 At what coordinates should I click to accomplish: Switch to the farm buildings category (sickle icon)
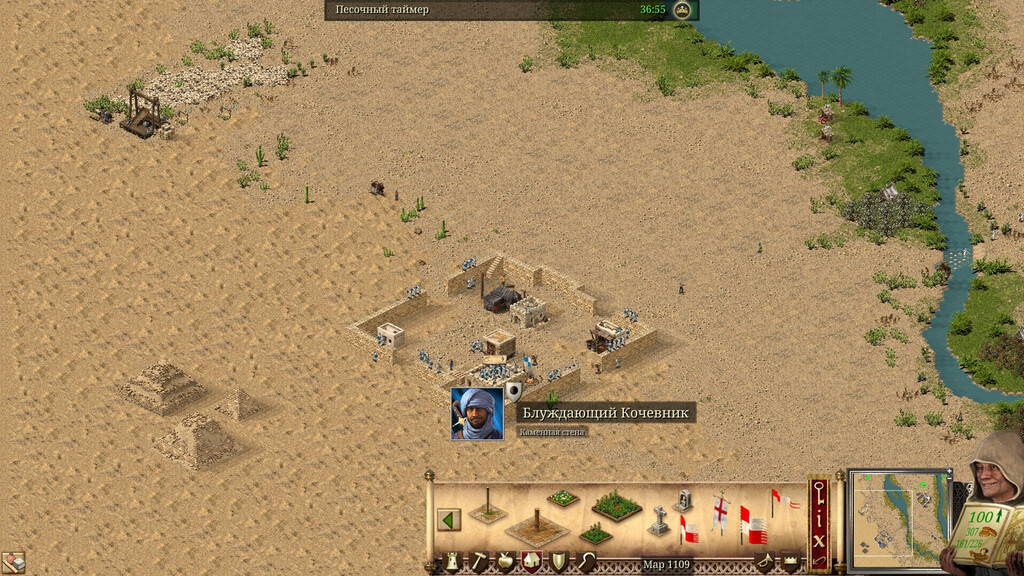click(x=585, y=562)
